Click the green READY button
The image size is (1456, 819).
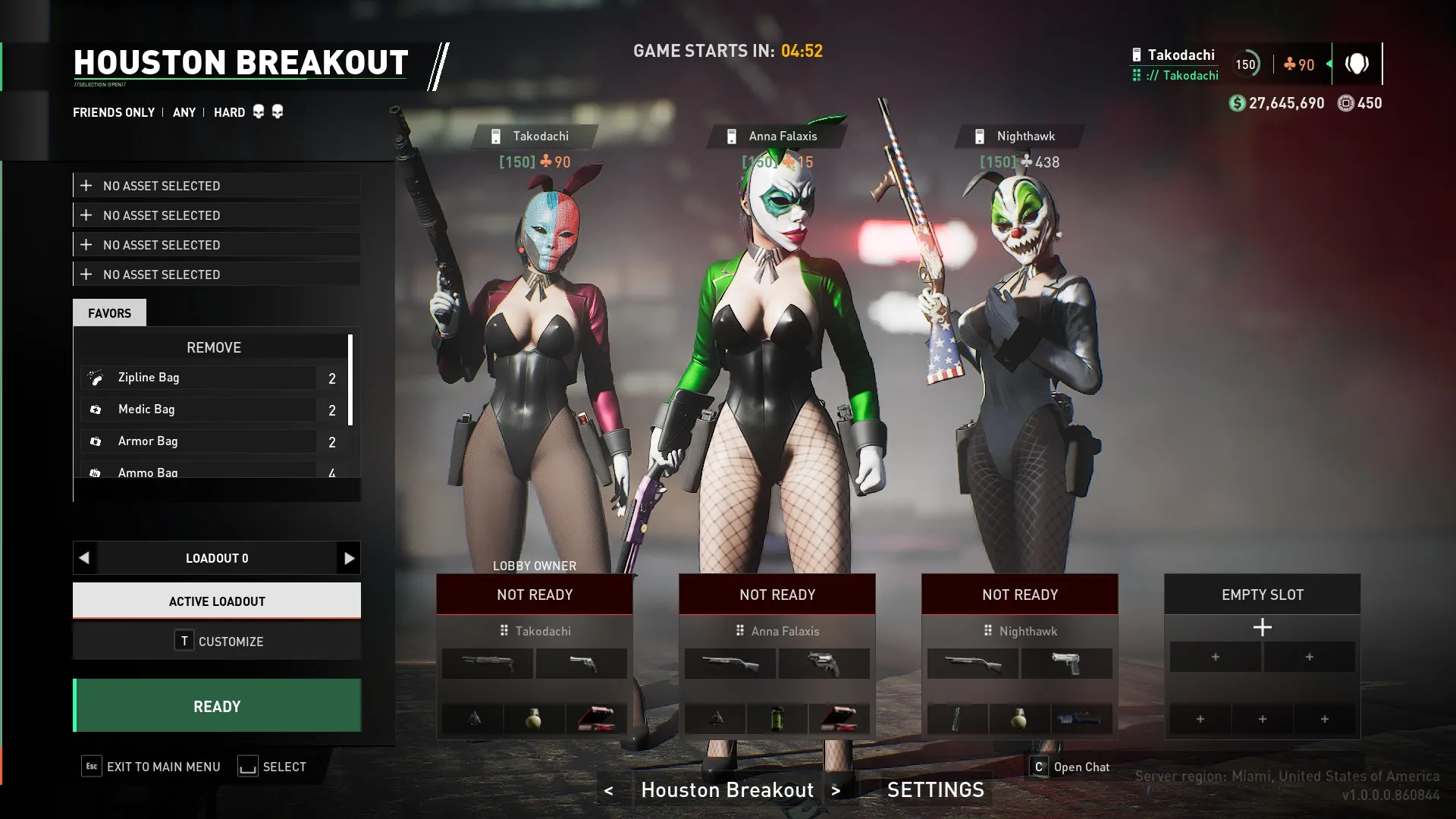(x=217, y=706)
